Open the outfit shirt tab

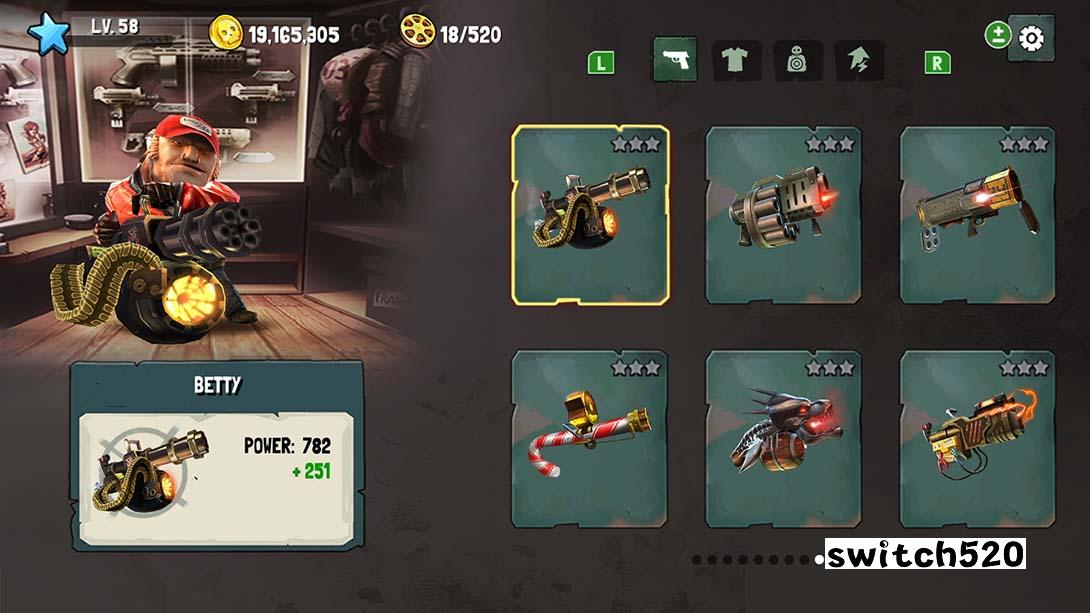(735, 61)
